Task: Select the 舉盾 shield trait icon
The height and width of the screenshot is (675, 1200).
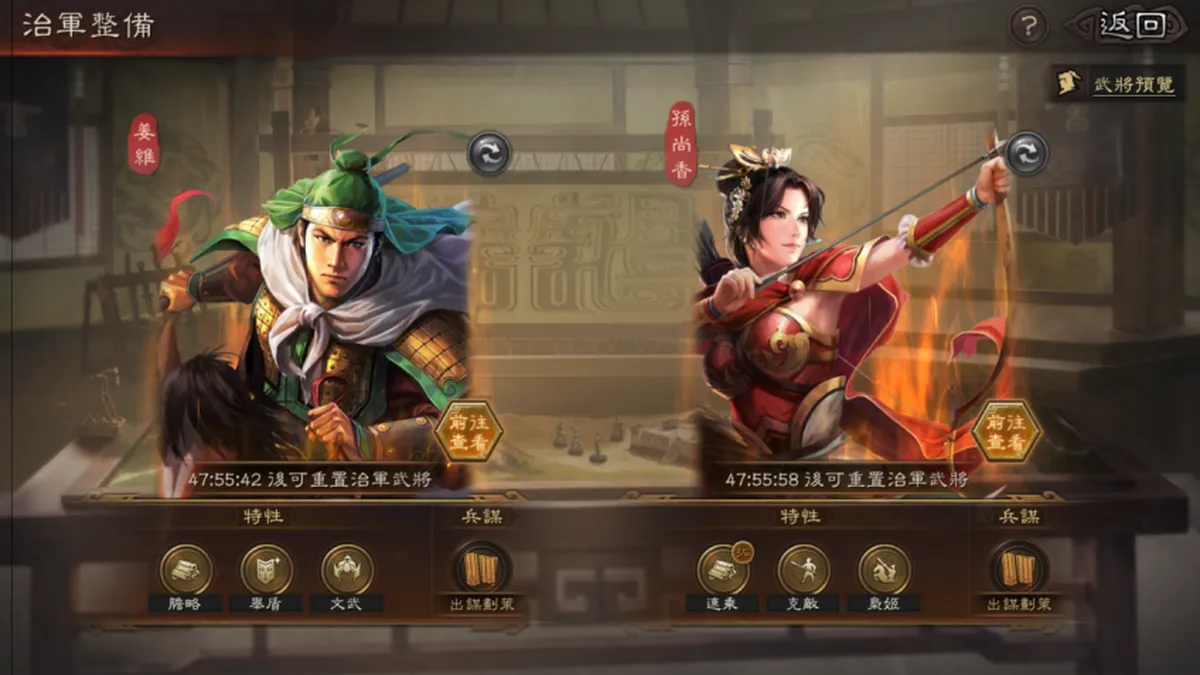Action: [x=267, y=570]
